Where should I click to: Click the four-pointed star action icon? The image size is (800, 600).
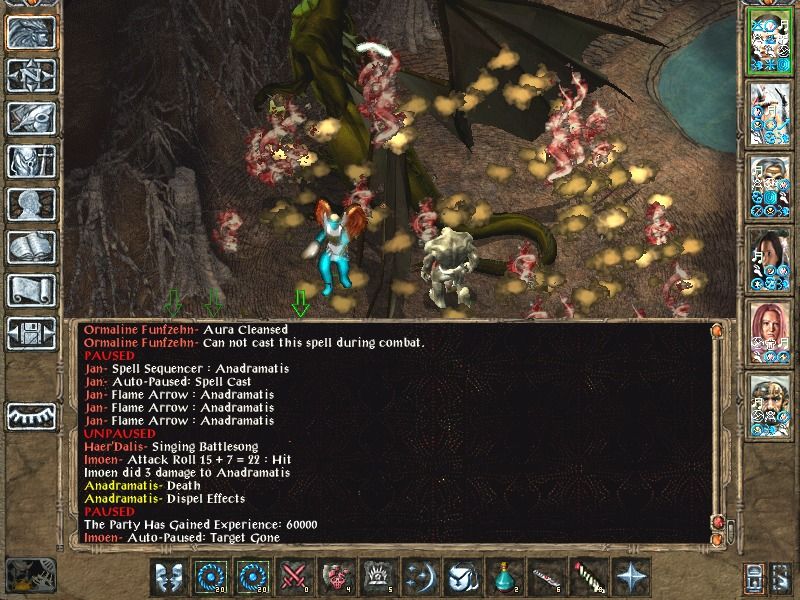[632, 577]
